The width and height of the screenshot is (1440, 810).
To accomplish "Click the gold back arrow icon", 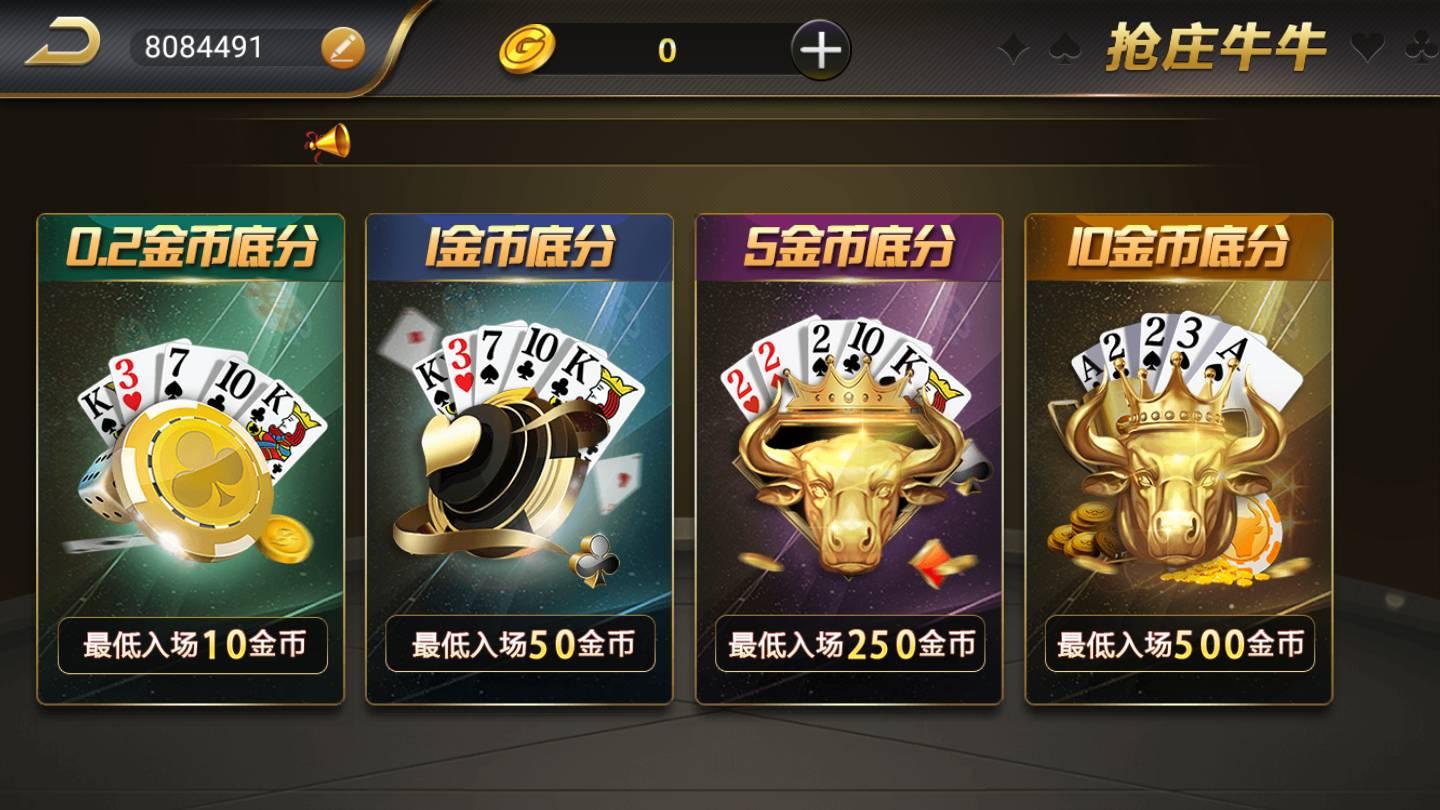I will (62, 43).
